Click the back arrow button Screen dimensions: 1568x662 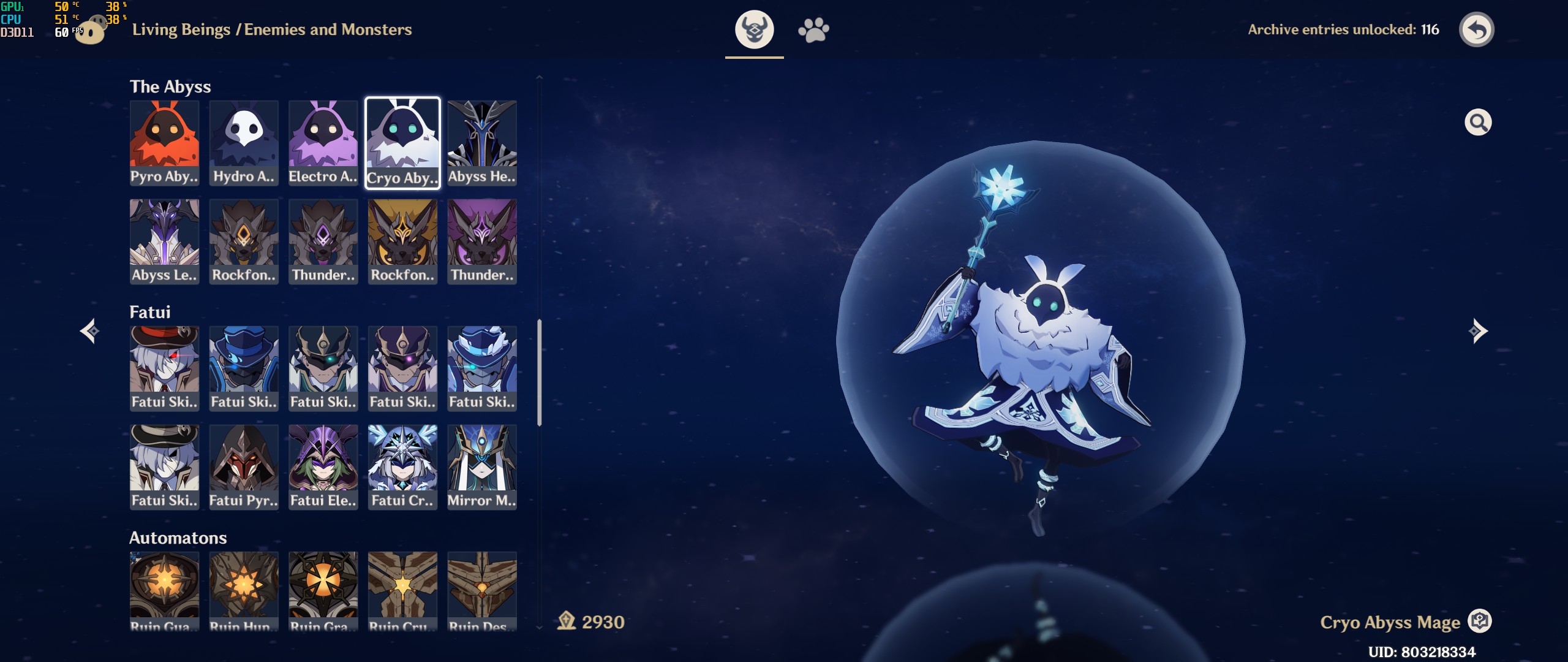(1476, 29)
